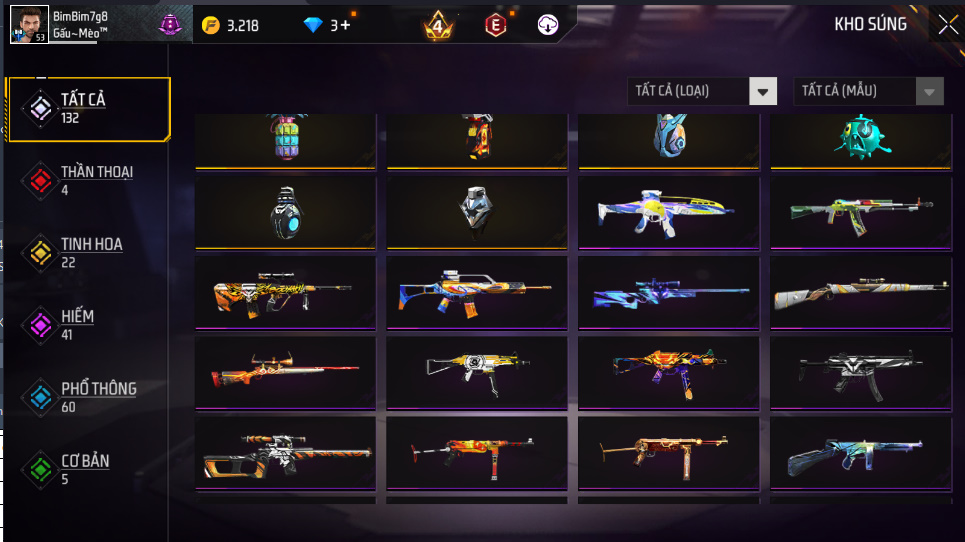Select the black and white MP5 skin

860,371
